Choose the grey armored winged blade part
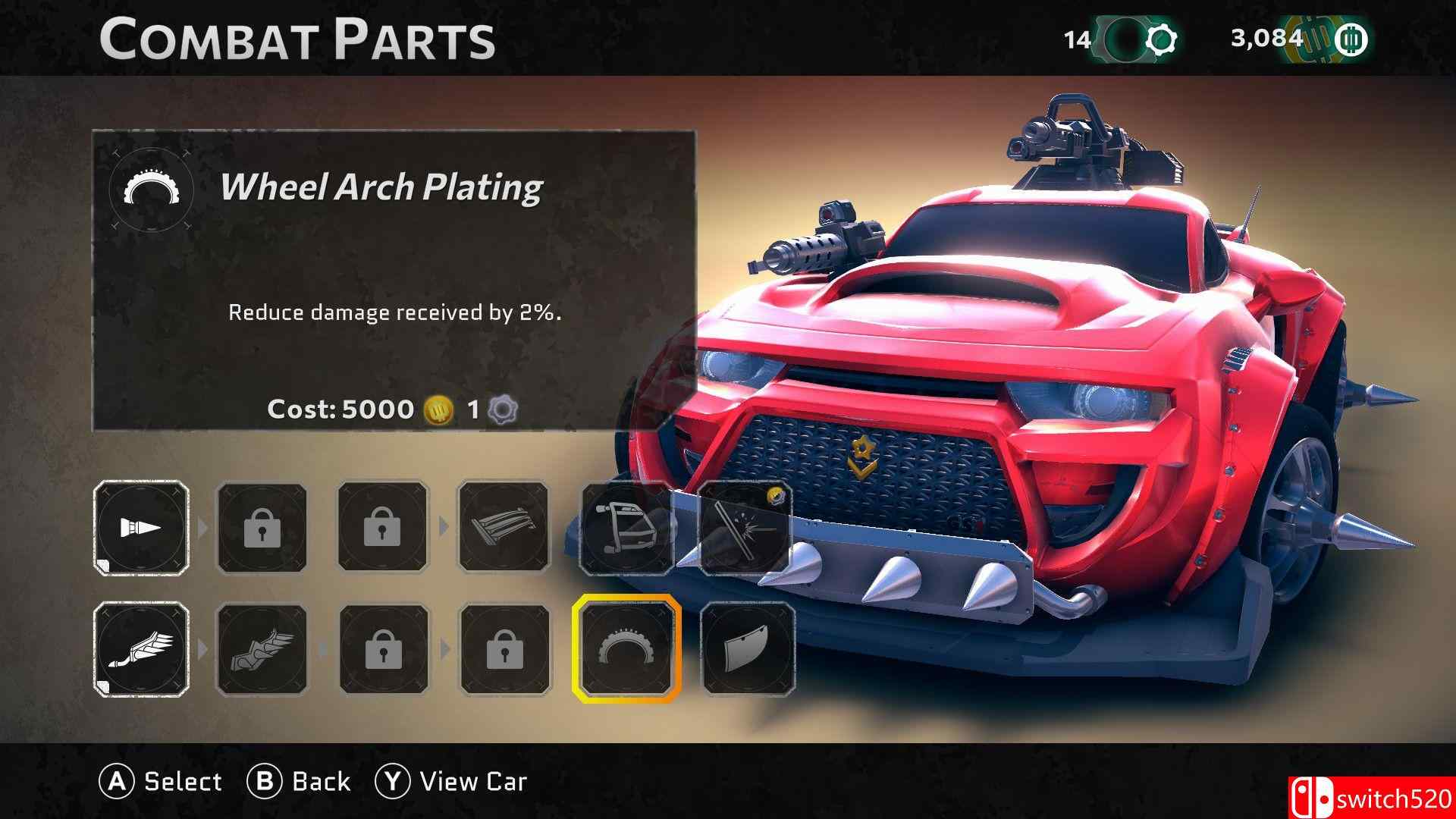This screenshot has width=1456, height=819. [x=262, y=649]
